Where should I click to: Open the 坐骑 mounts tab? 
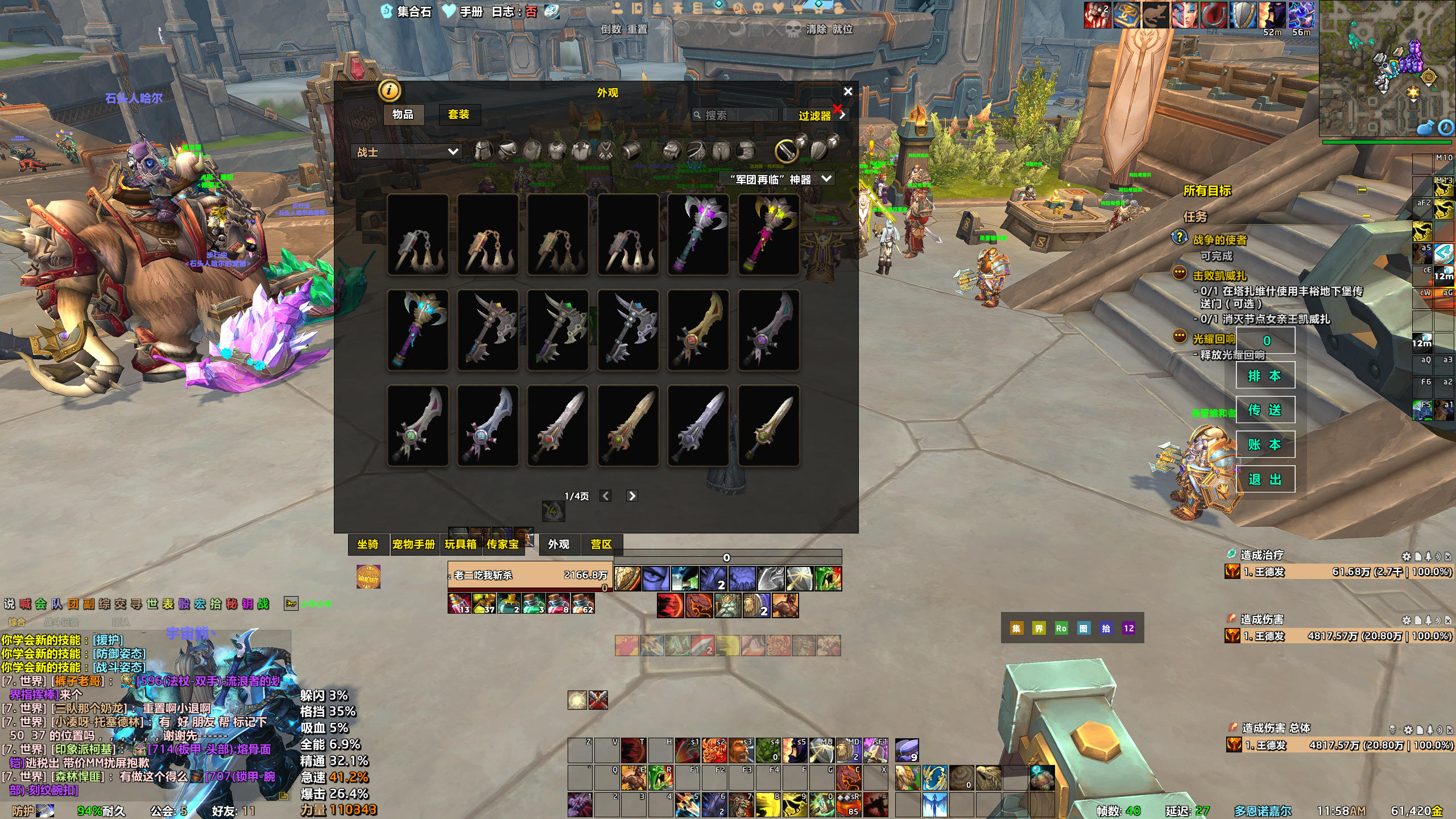pos(367,544)
